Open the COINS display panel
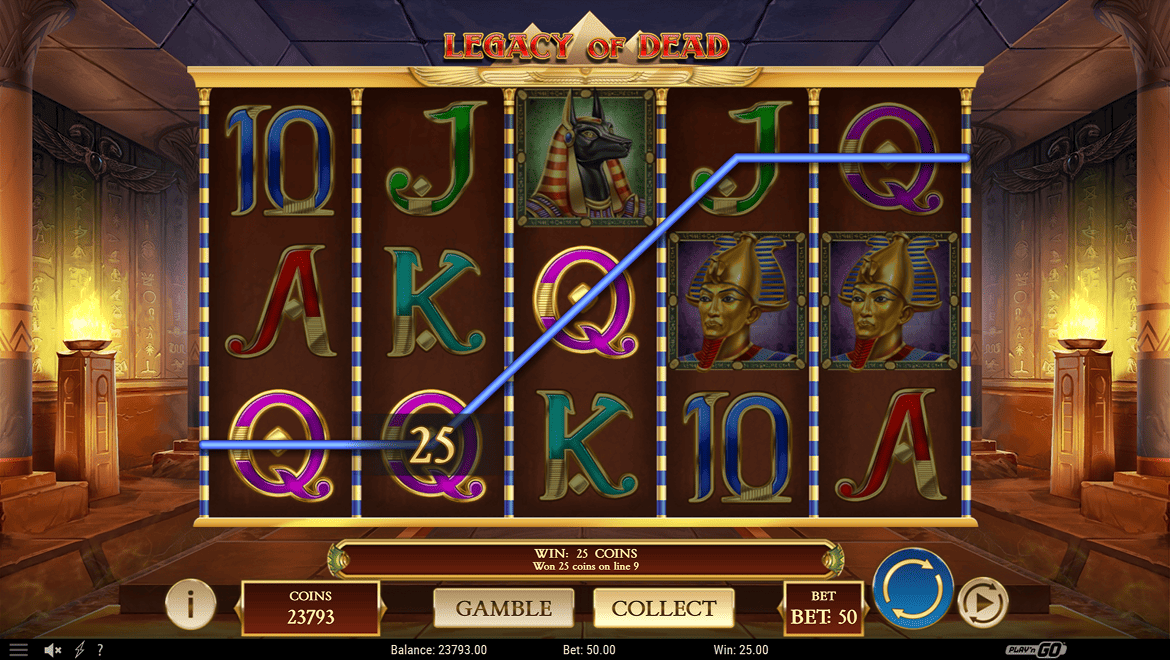Viewport: 1170px width, 660px height. [310, 608]
